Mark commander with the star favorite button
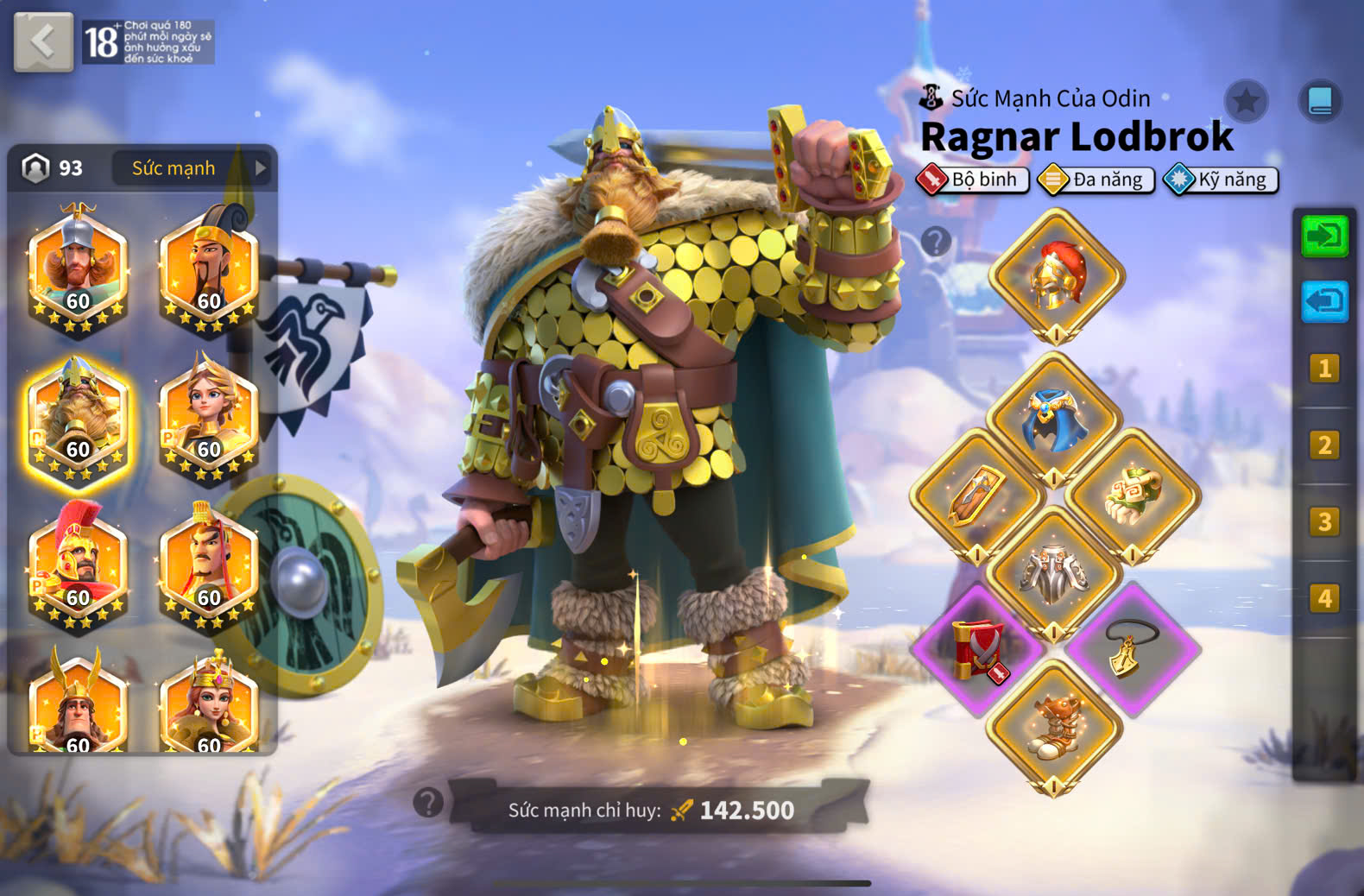The height and width of the screenshot is (896, 1364). coord(1246,102)
